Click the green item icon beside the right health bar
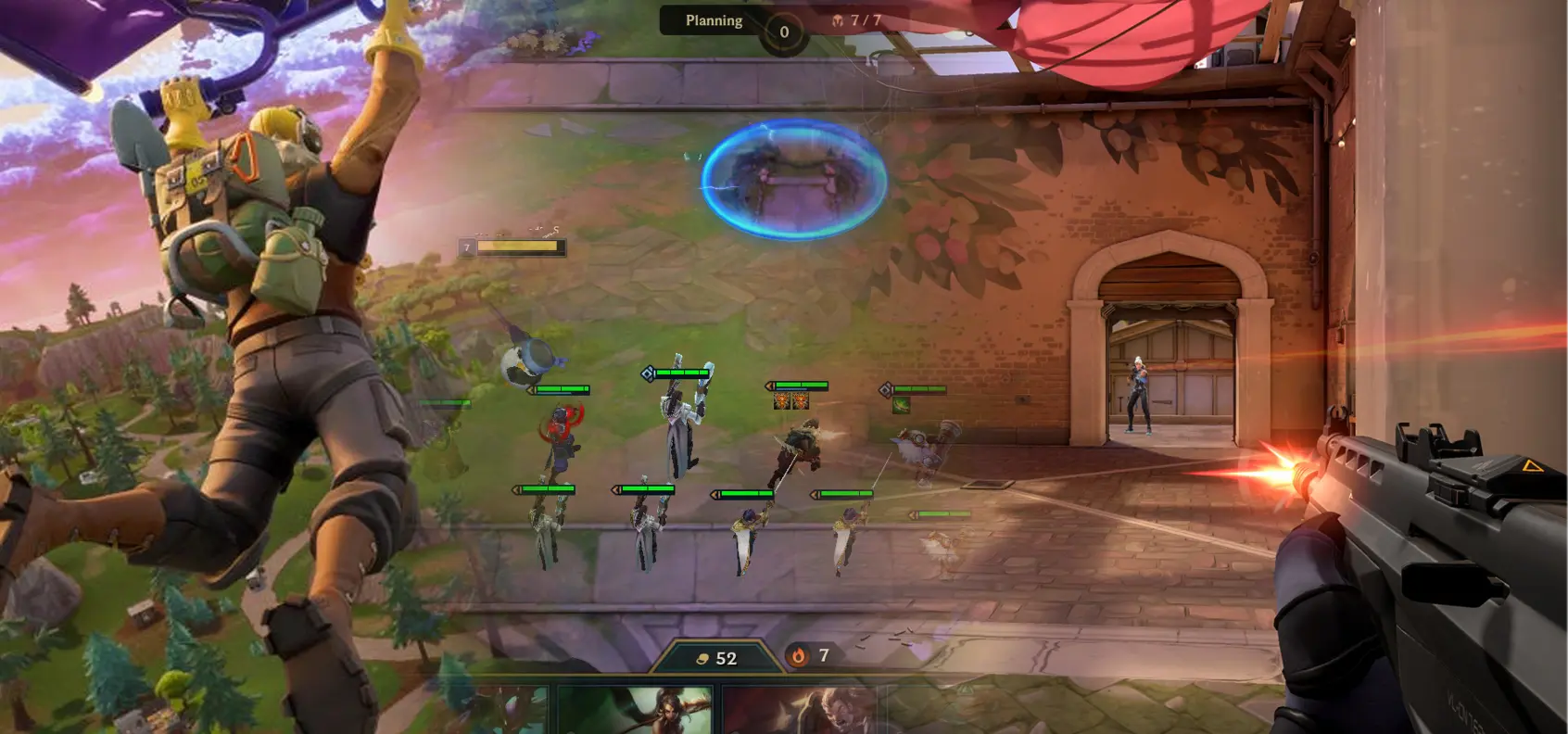 (902, 404)
